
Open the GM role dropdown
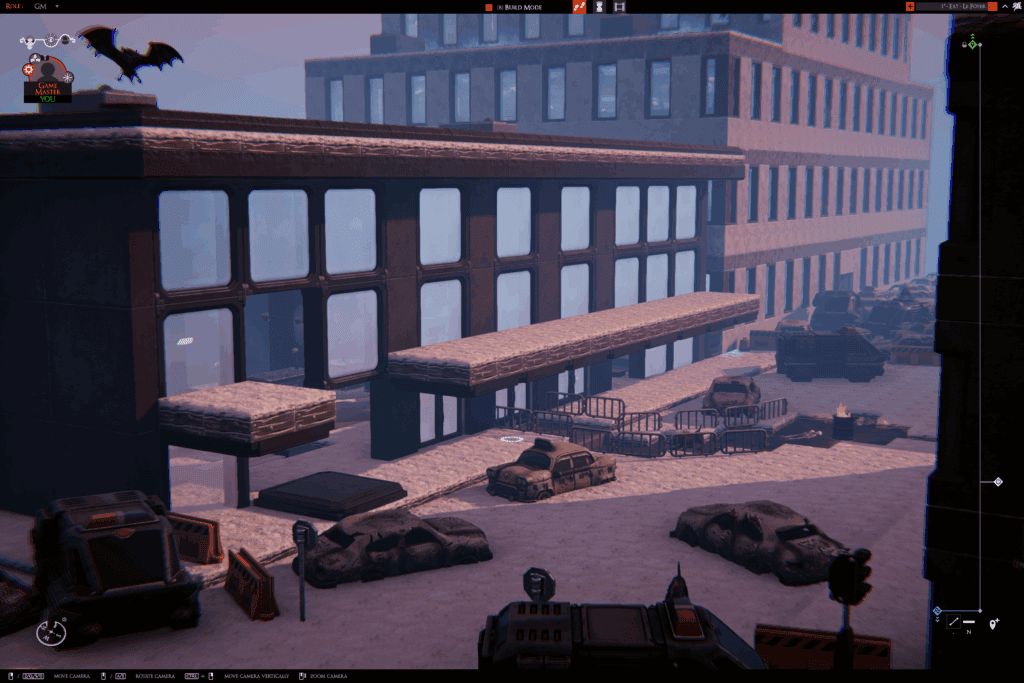pyautogui.click(x=57, y=6)
